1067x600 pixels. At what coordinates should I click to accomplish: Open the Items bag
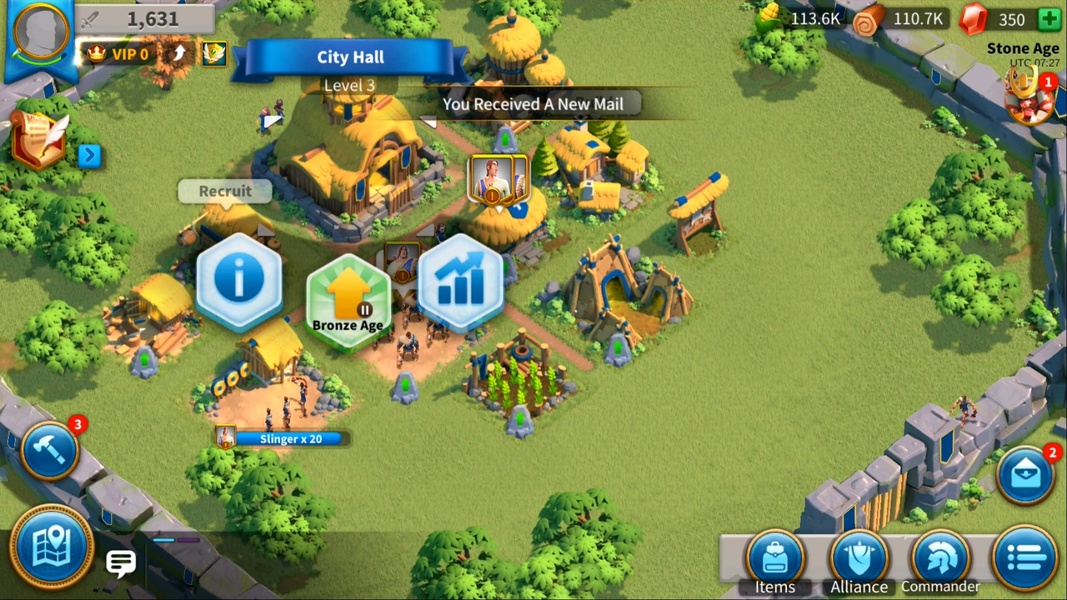775,560
